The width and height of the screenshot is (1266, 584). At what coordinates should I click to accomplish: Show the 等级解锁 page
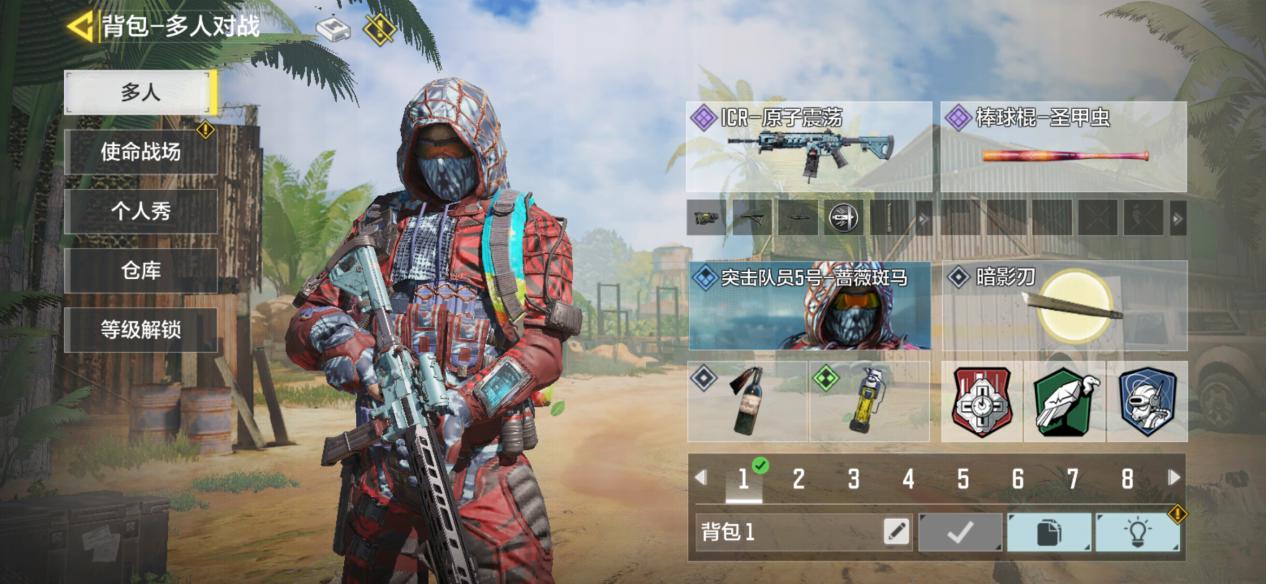pos(140,329)
